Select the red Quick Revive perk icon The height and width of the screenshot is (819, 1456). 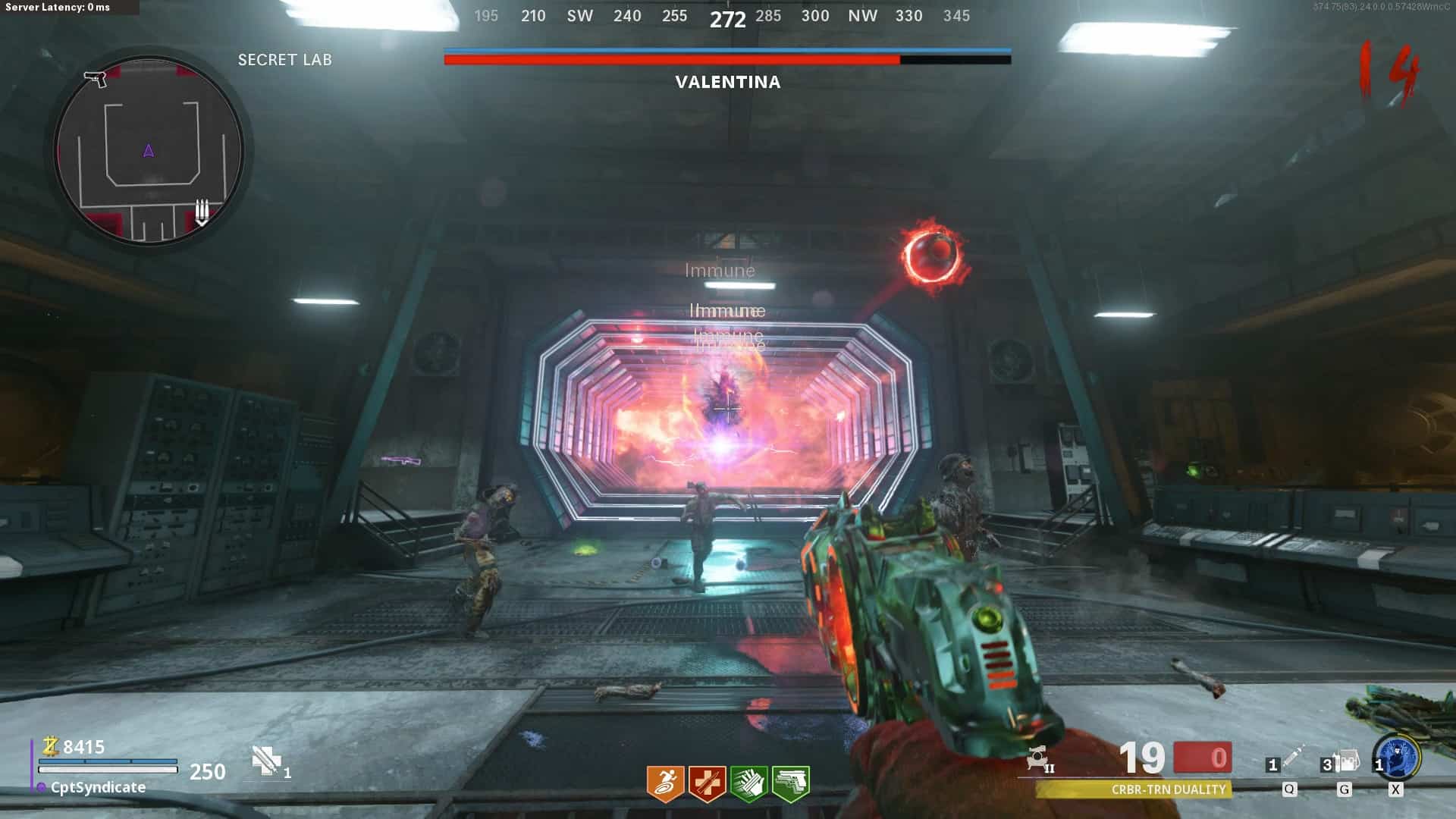(707, 783)
